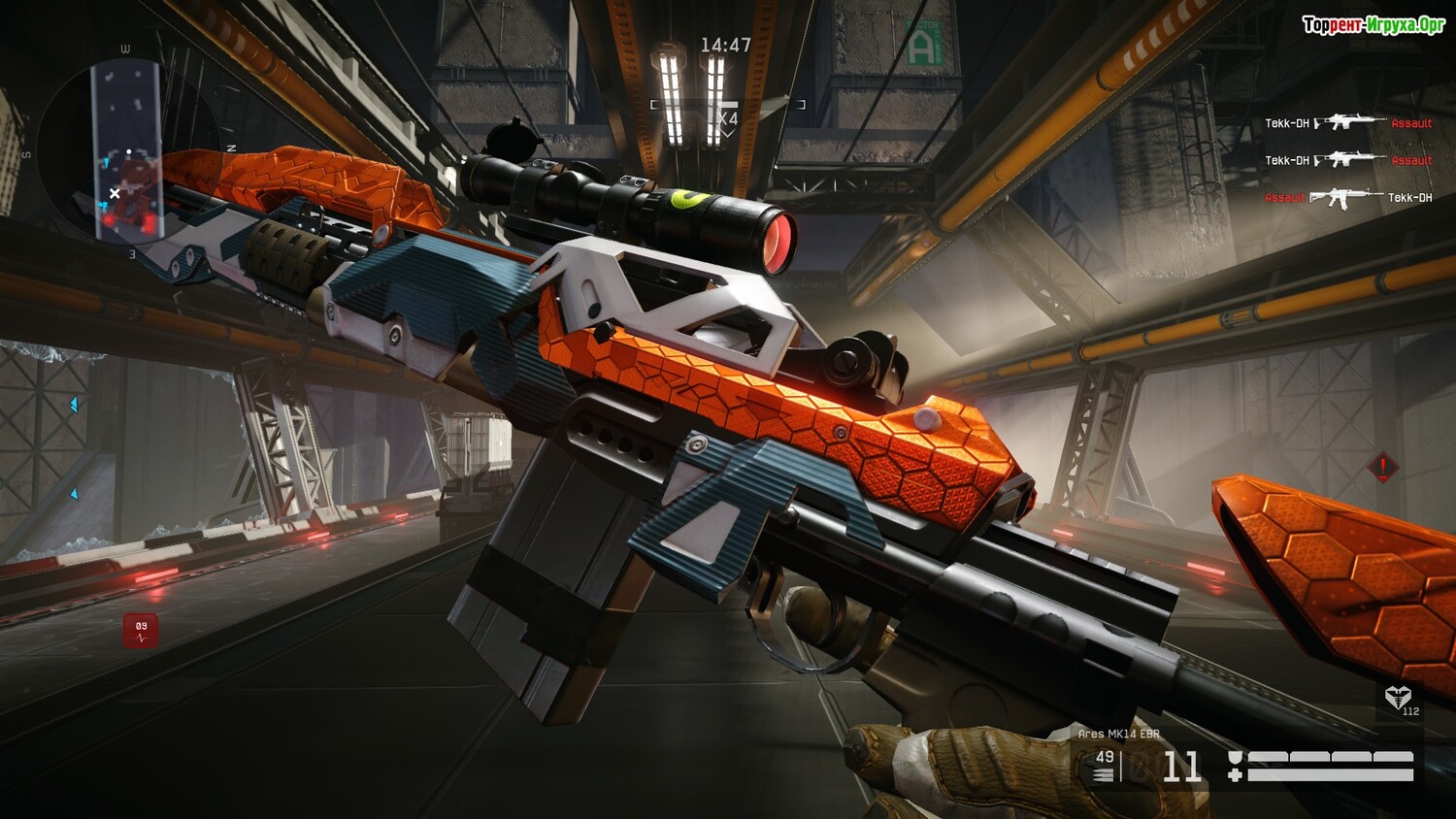Viewport: 1456px width, 819px height.
Task: Expand the minimap compass by clicking the N label
Action: click(231, 147)
